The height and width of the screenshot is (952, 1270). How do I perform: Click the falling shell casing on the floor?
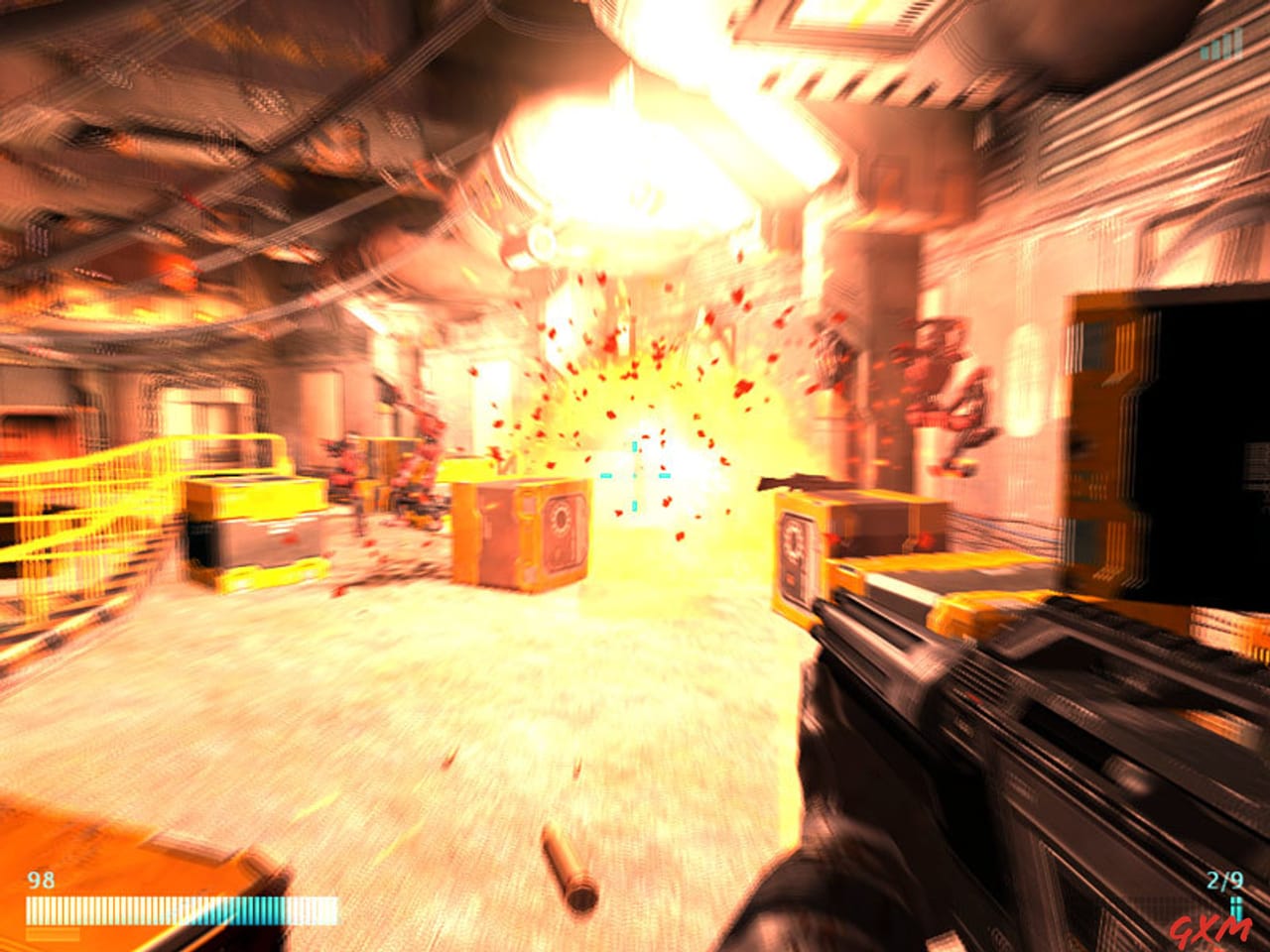pos(566,863)
